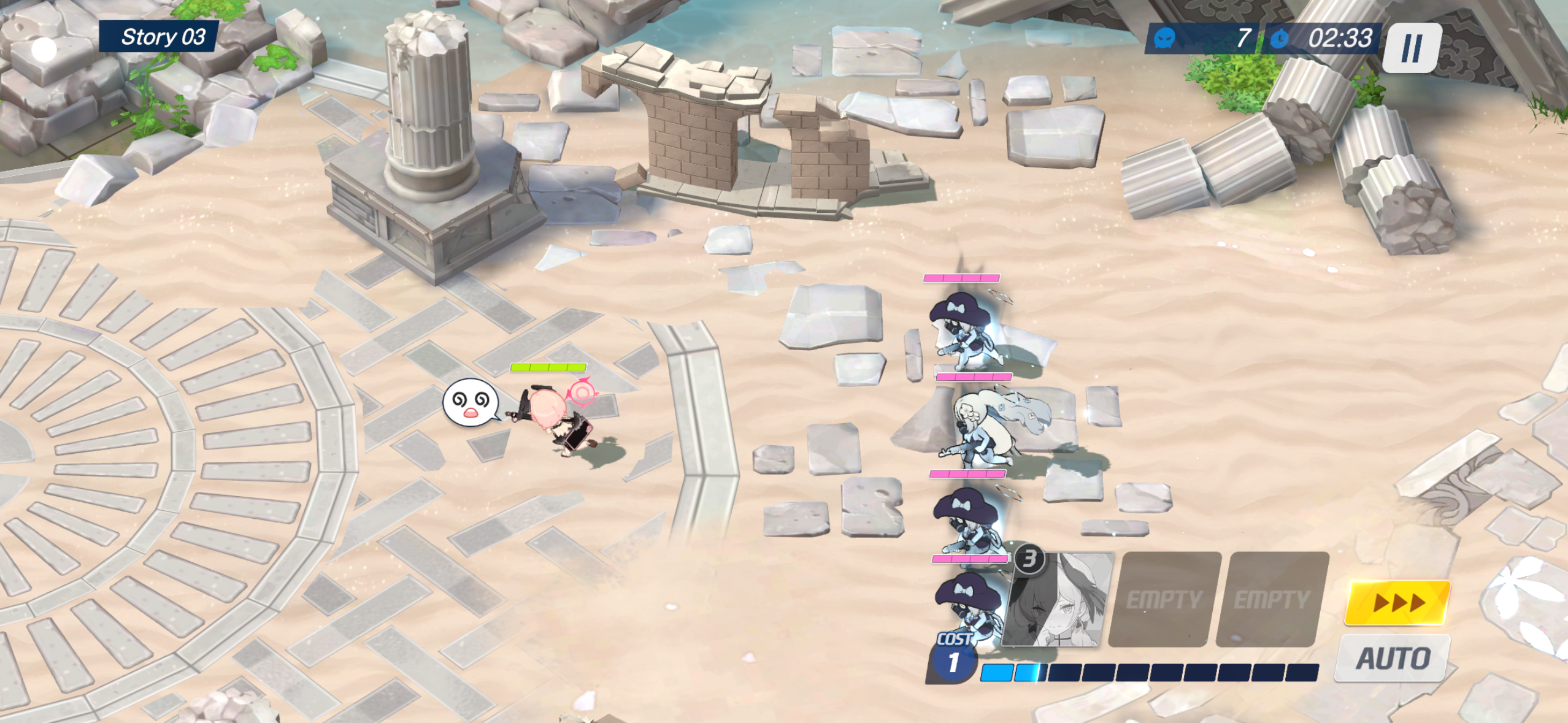Viewport: 1568px width, 723px height.
Task: Pause the battle
Action: pyautogui.click(x=1412, y=48)
